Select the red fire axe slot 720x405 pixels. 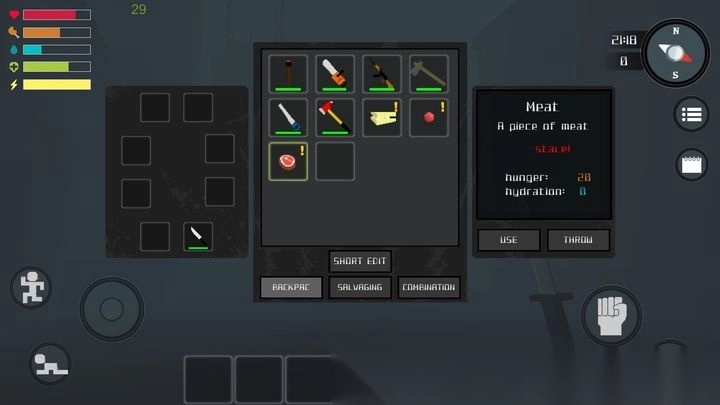coord(335,117)
